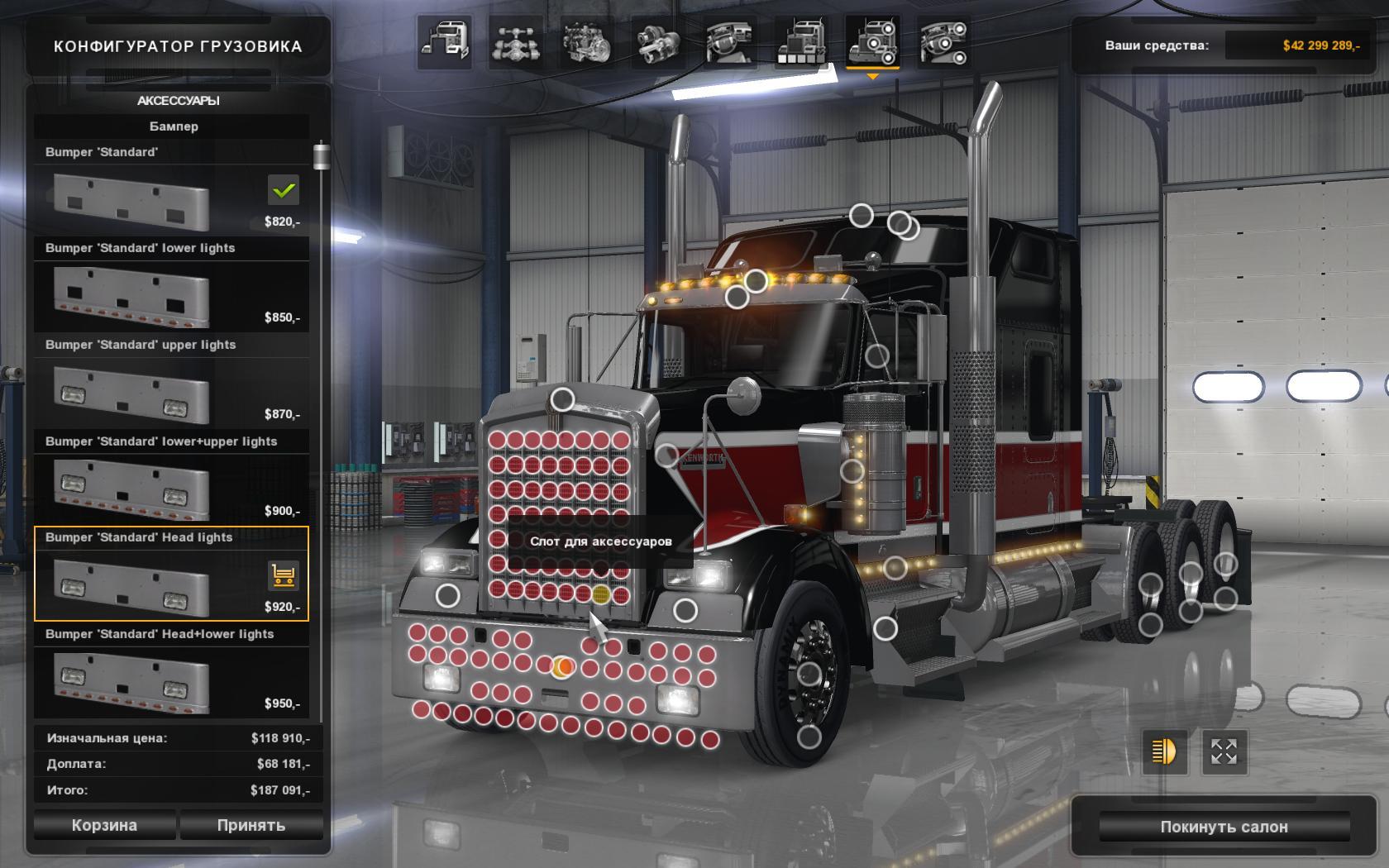Screen dimensions: 1389x868
Task: Toggle the truck headlights button
Action: pos(1164,751)
